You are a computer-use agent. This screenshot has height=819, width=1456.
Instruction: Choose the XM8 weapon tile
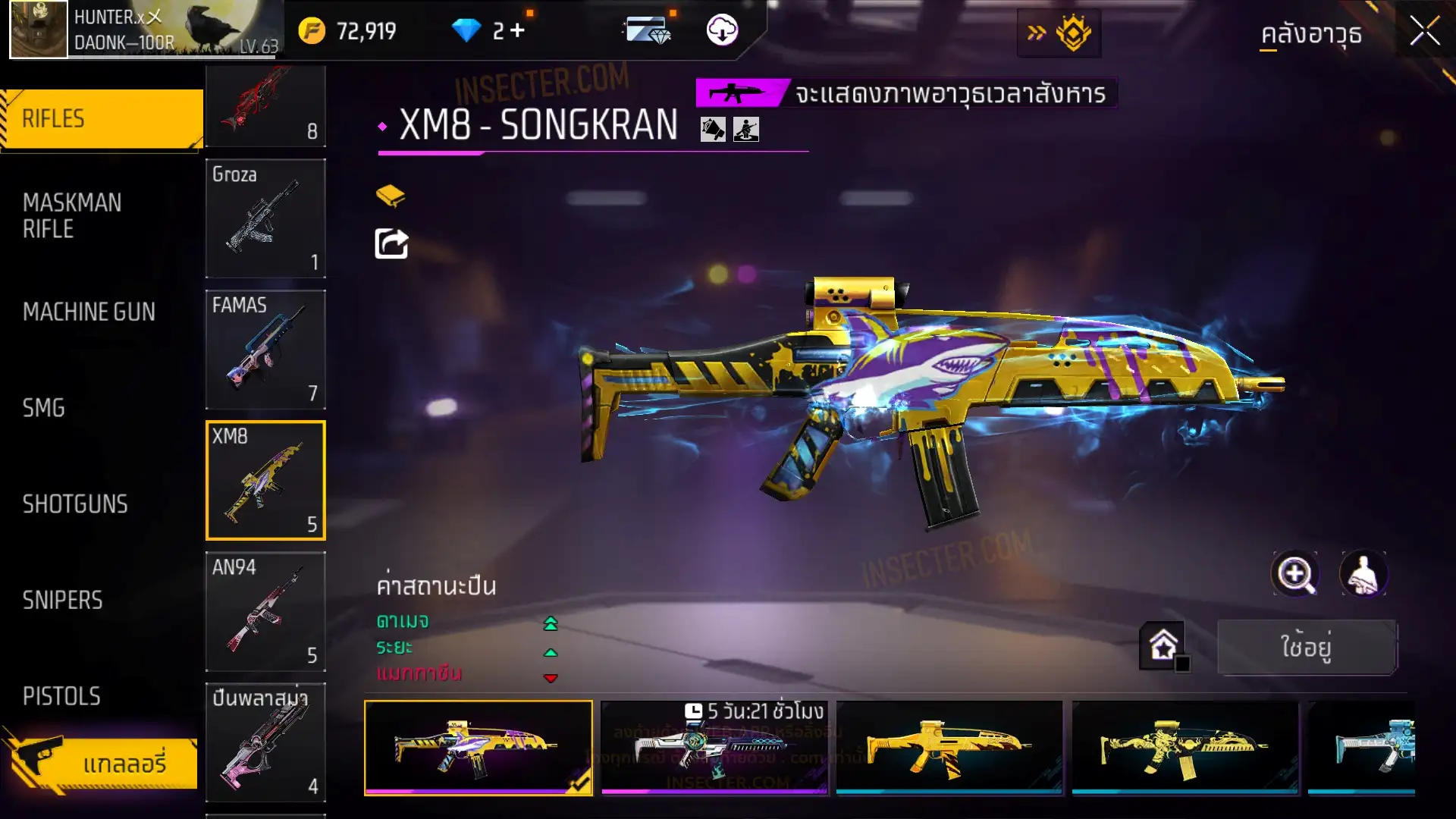coord(265,481)
